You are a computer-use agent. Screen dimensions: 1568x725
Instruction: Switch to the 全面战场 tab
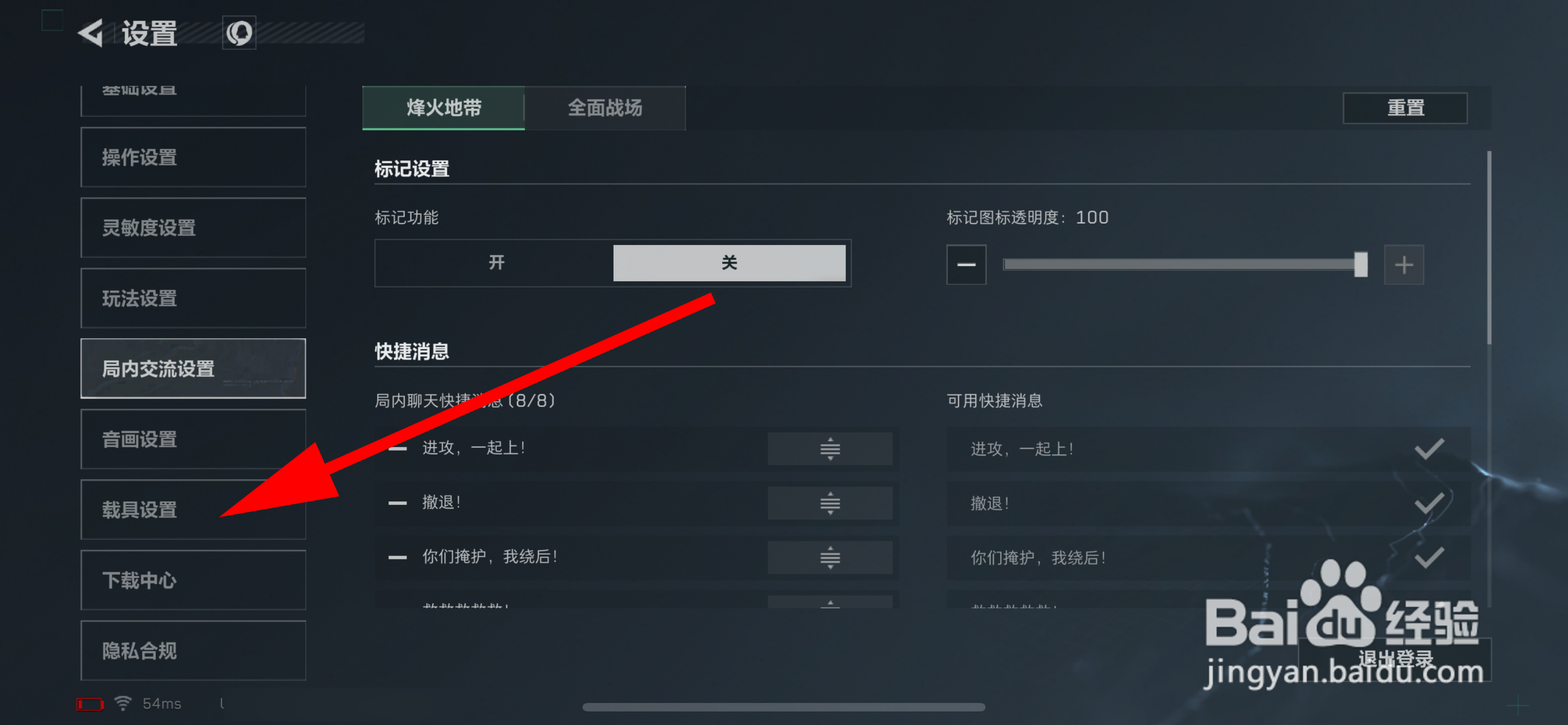[x=606, y=108]
